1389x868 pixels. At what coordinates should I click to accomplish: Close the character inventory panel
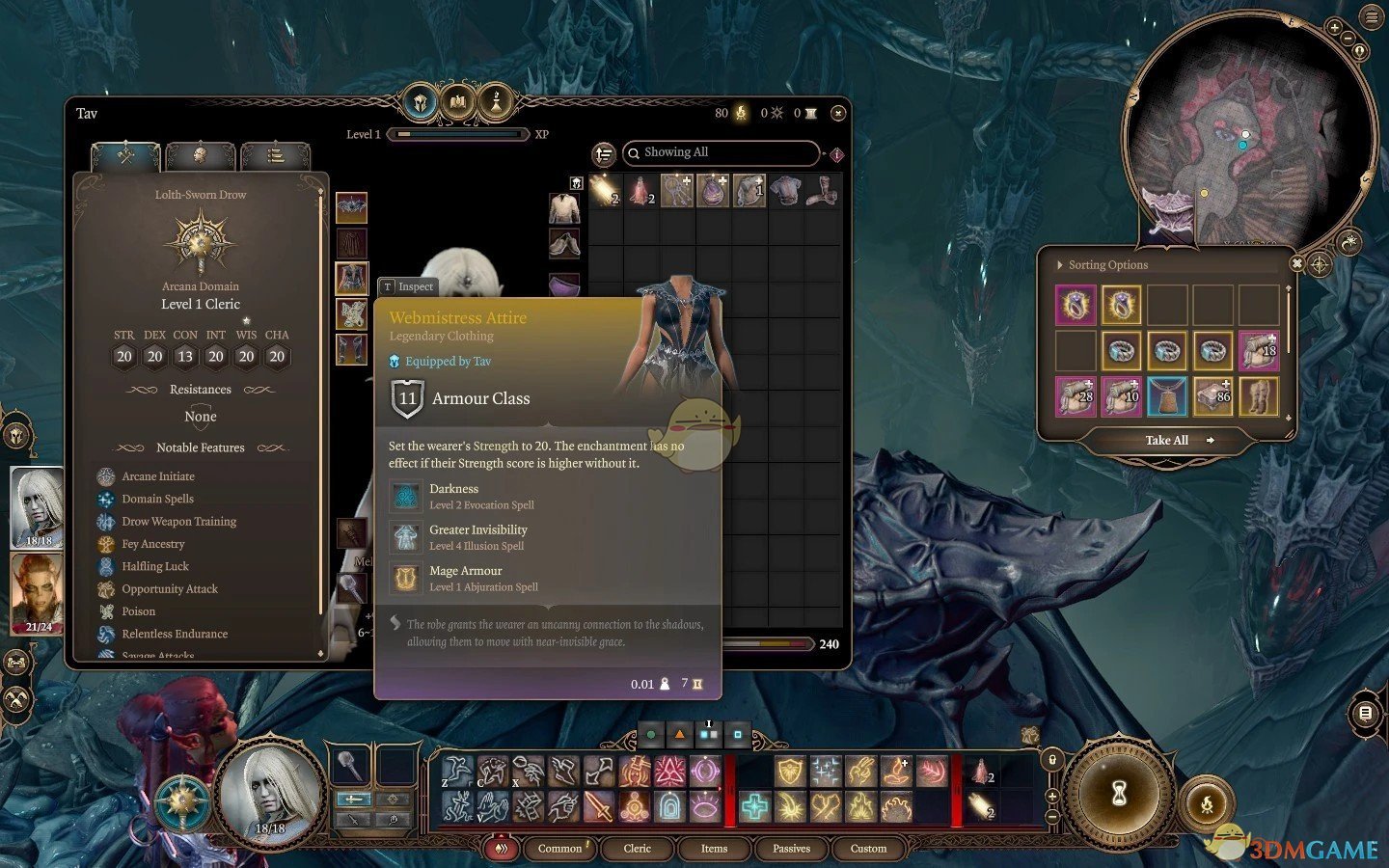click(837, 114)
